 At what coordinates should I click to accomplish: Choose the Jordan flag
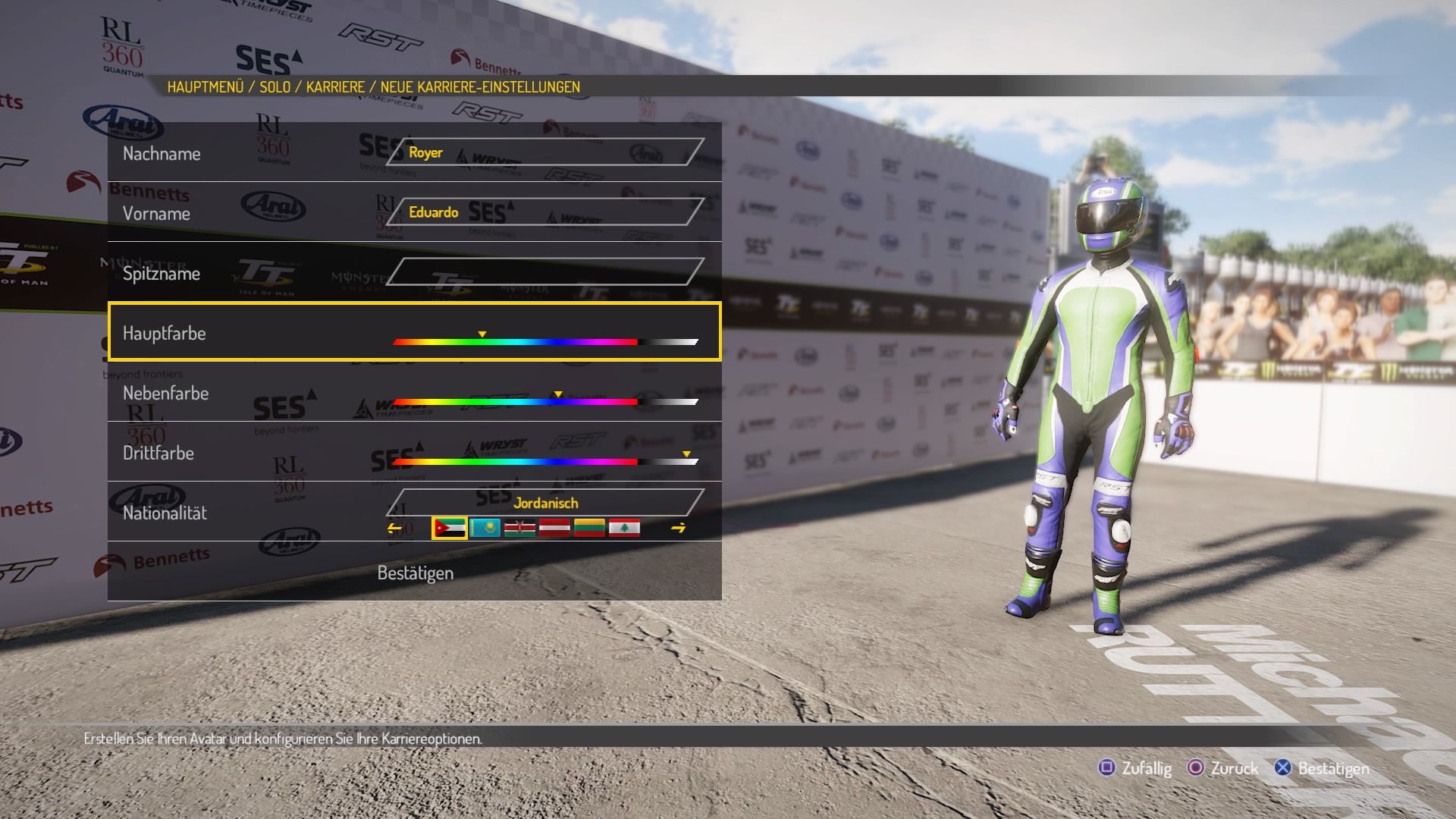[449, 528]
